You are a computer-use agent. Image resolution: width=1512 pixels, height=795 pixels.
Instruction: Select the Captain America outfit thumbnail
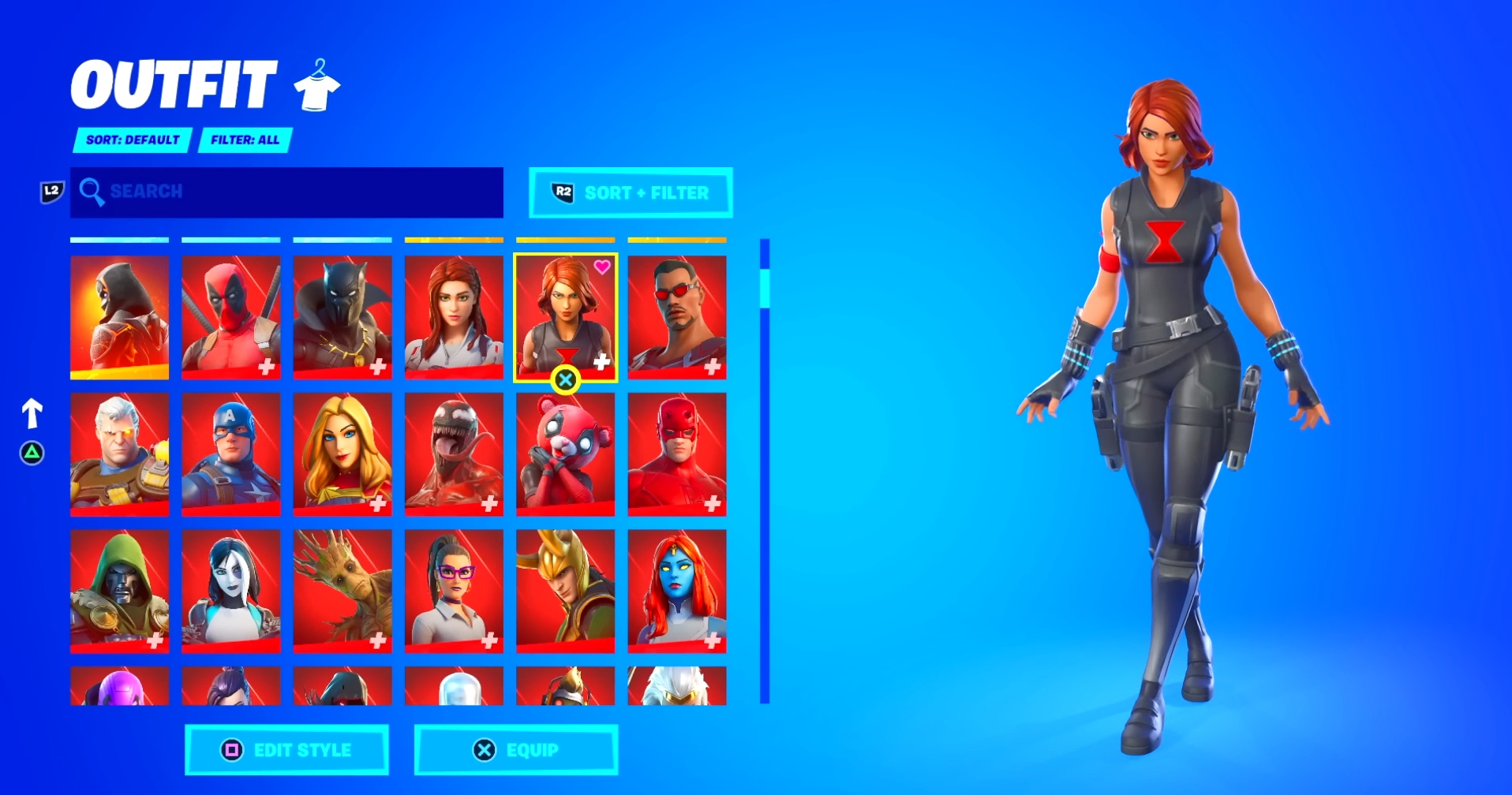pos(230,453)
